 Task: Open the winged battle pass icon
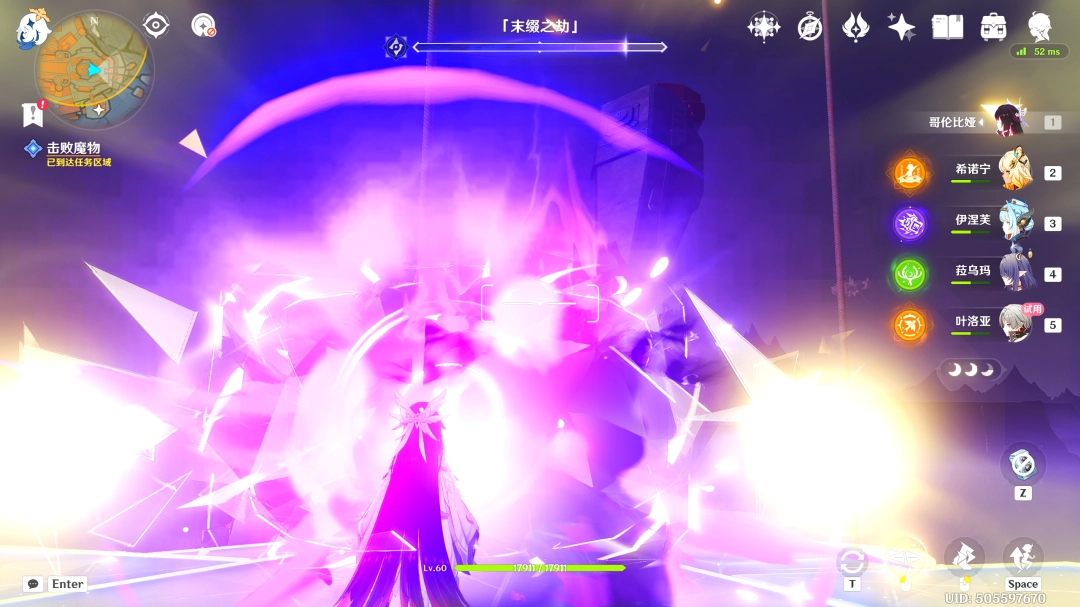coord(856,27)
